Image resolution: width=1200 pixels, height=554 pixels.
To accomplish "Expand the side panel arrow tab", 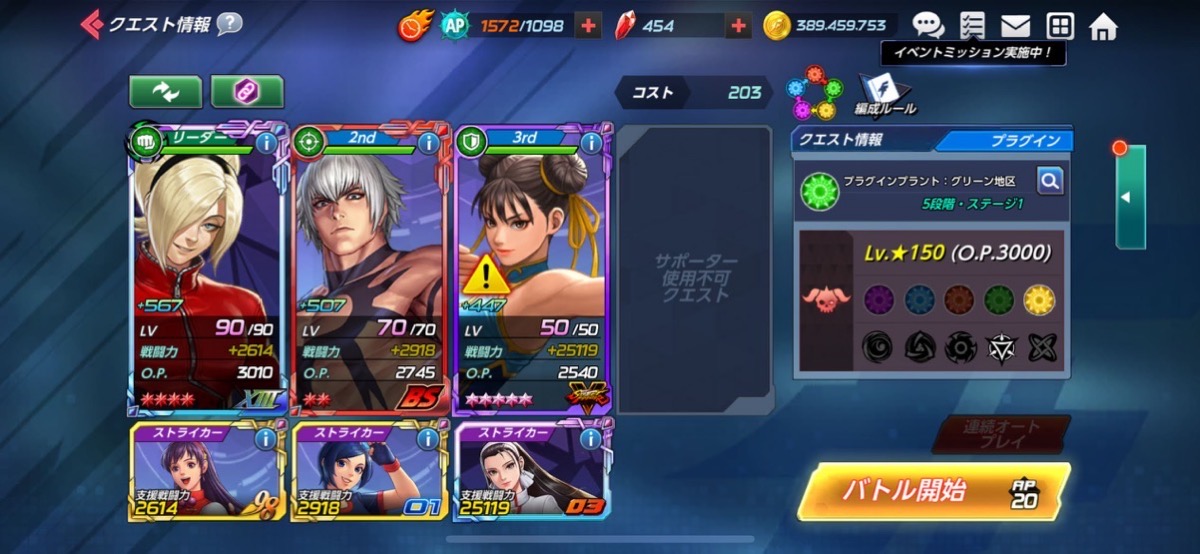I will tap(1130, 197).
